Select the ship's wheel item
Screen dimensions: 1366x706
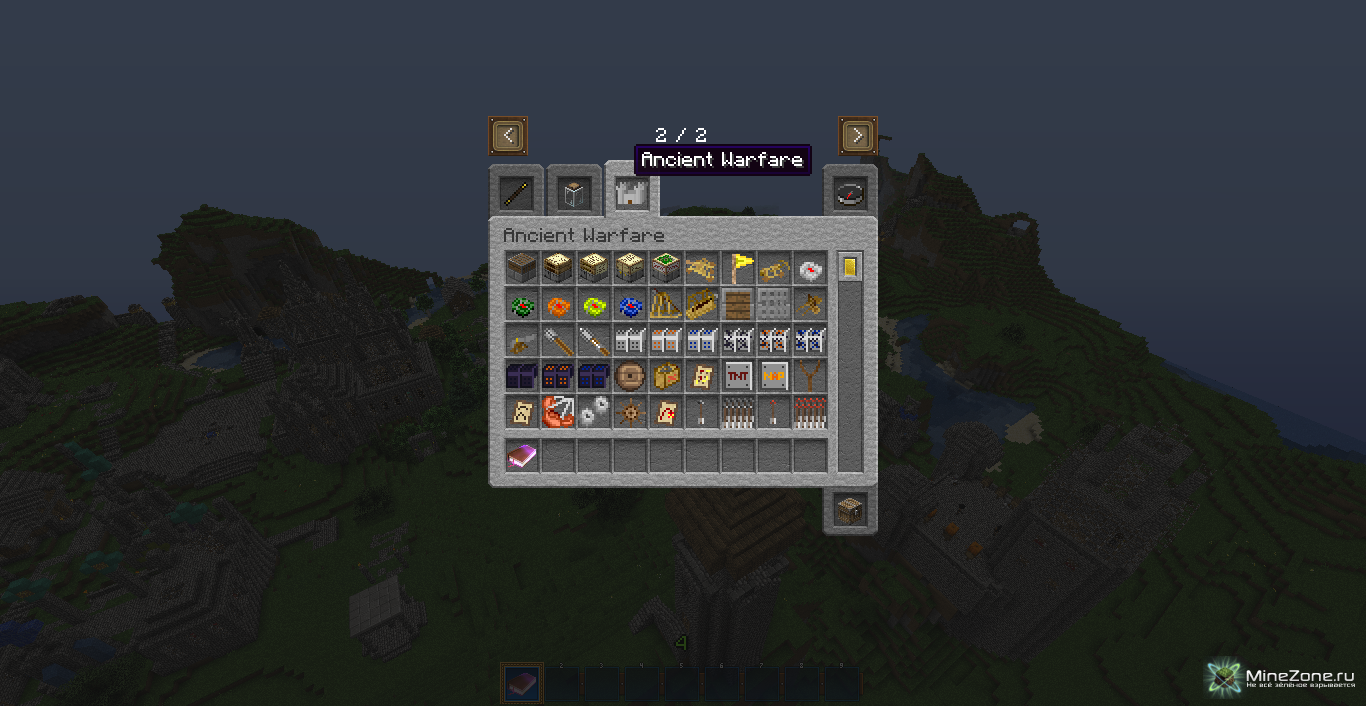point(629,412)
